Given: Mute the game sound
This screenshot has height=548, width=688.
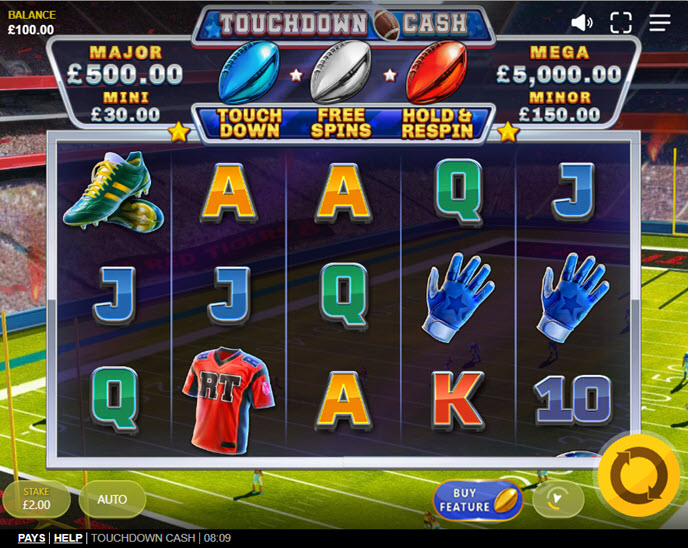Looking at the screenshot, I should (582, 22).
